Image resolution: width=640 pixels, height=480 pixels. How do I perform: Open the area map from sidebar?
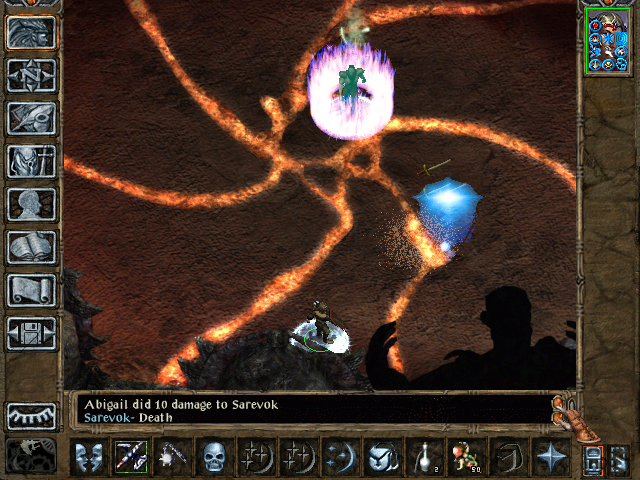click(x=31, y=75)
